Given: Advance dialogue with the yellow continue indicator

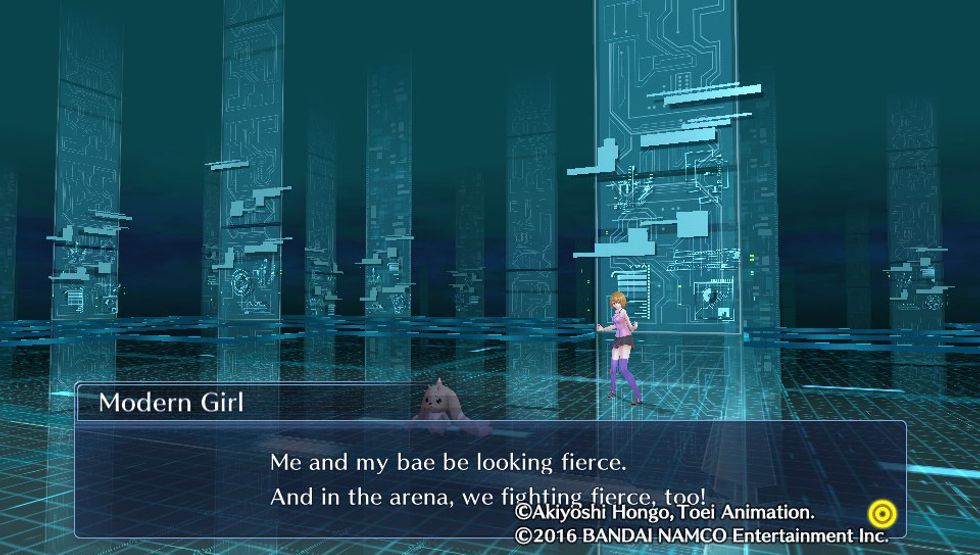Looking at the screenshot, I should (881, 514).
